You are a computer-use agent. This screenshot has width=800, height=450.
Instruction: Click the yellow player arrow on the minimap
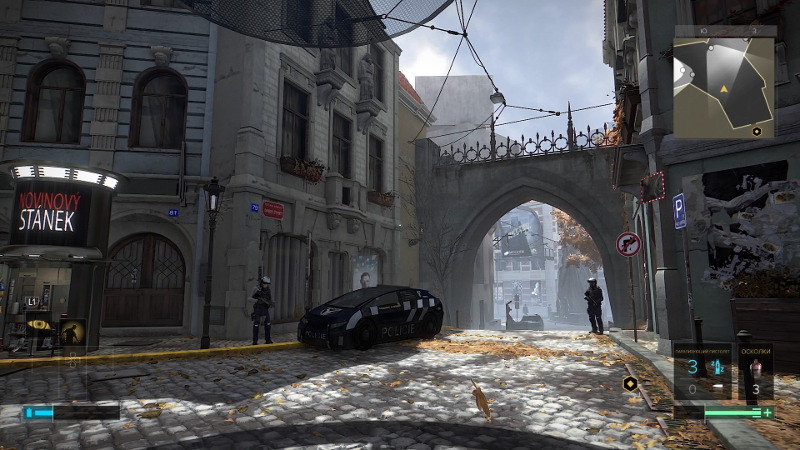point(724,90)
